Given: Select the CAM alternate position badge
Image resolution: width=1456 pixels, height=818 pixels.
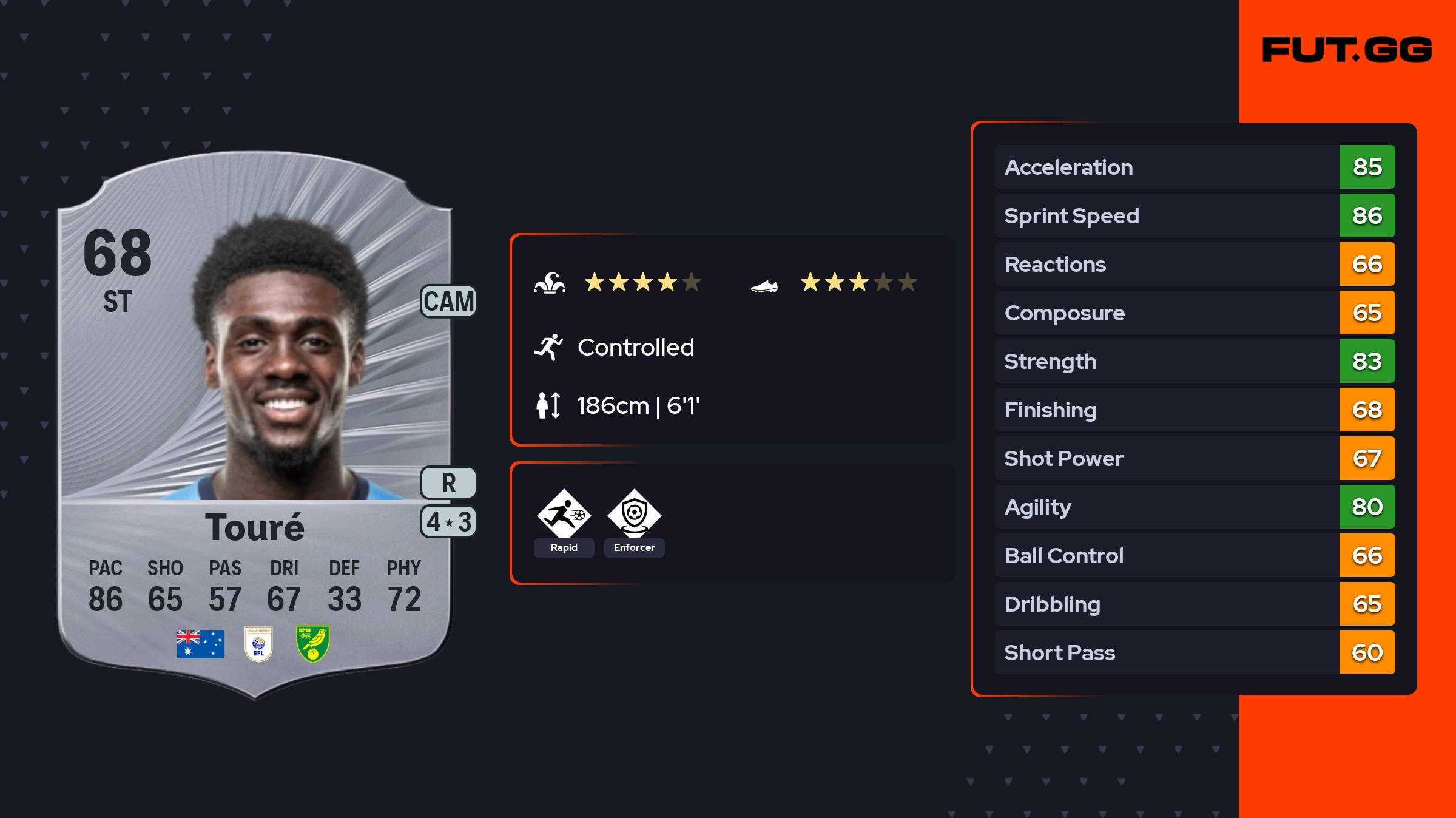Looking at the screenshot, I should 449,302.
